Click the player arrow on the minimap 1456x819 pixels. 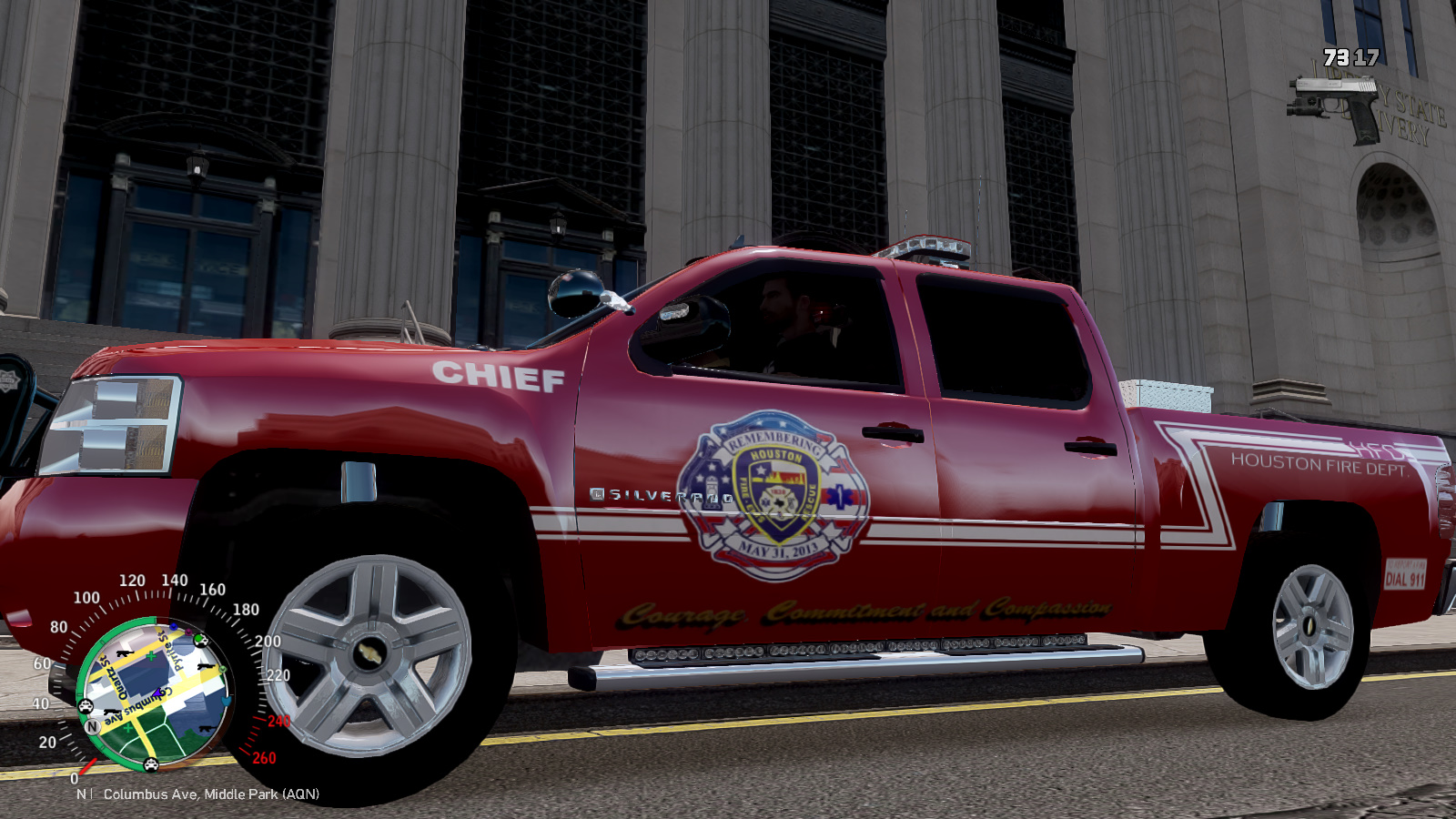coord(157,694)
